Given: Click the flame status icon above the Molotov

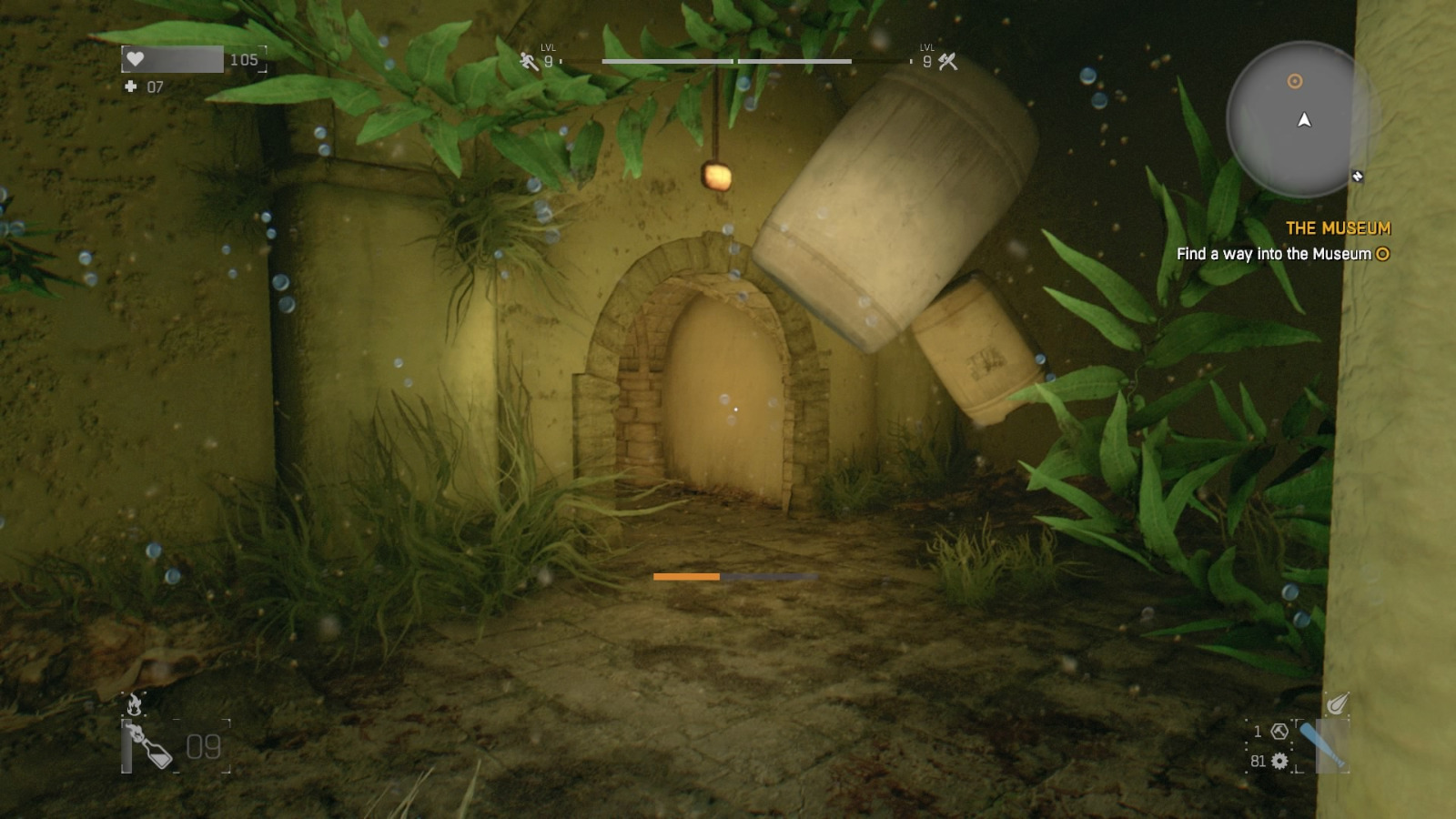Looking at the screenshot, I should [135, 703].
